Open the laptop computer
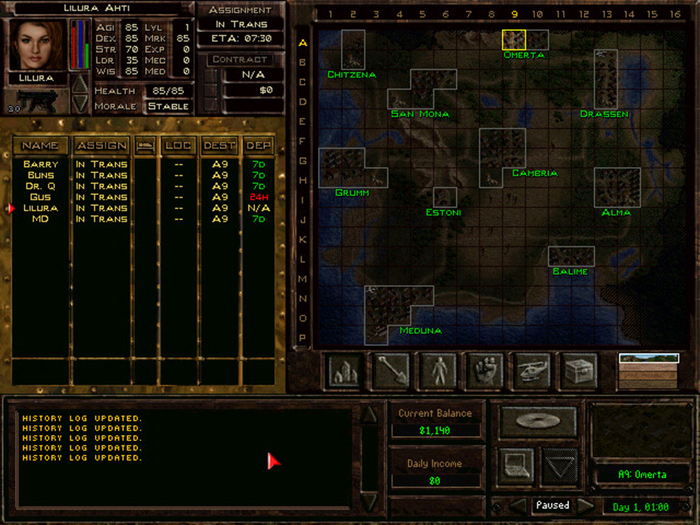 pyautogui.click(x=517, y=465)
